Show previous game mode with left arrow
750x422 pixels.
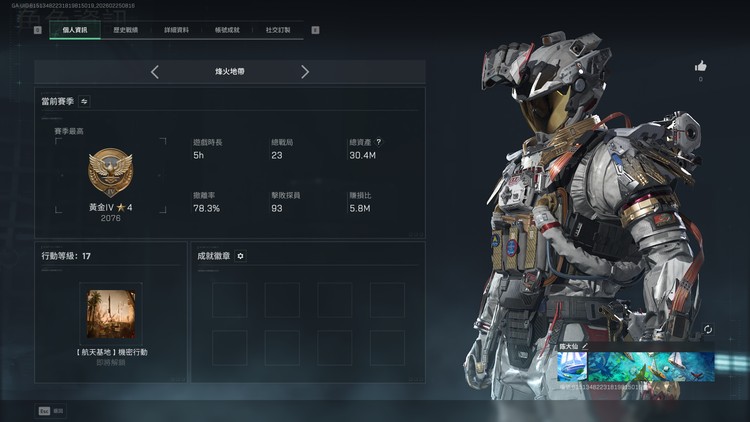(x=155, y=72)
